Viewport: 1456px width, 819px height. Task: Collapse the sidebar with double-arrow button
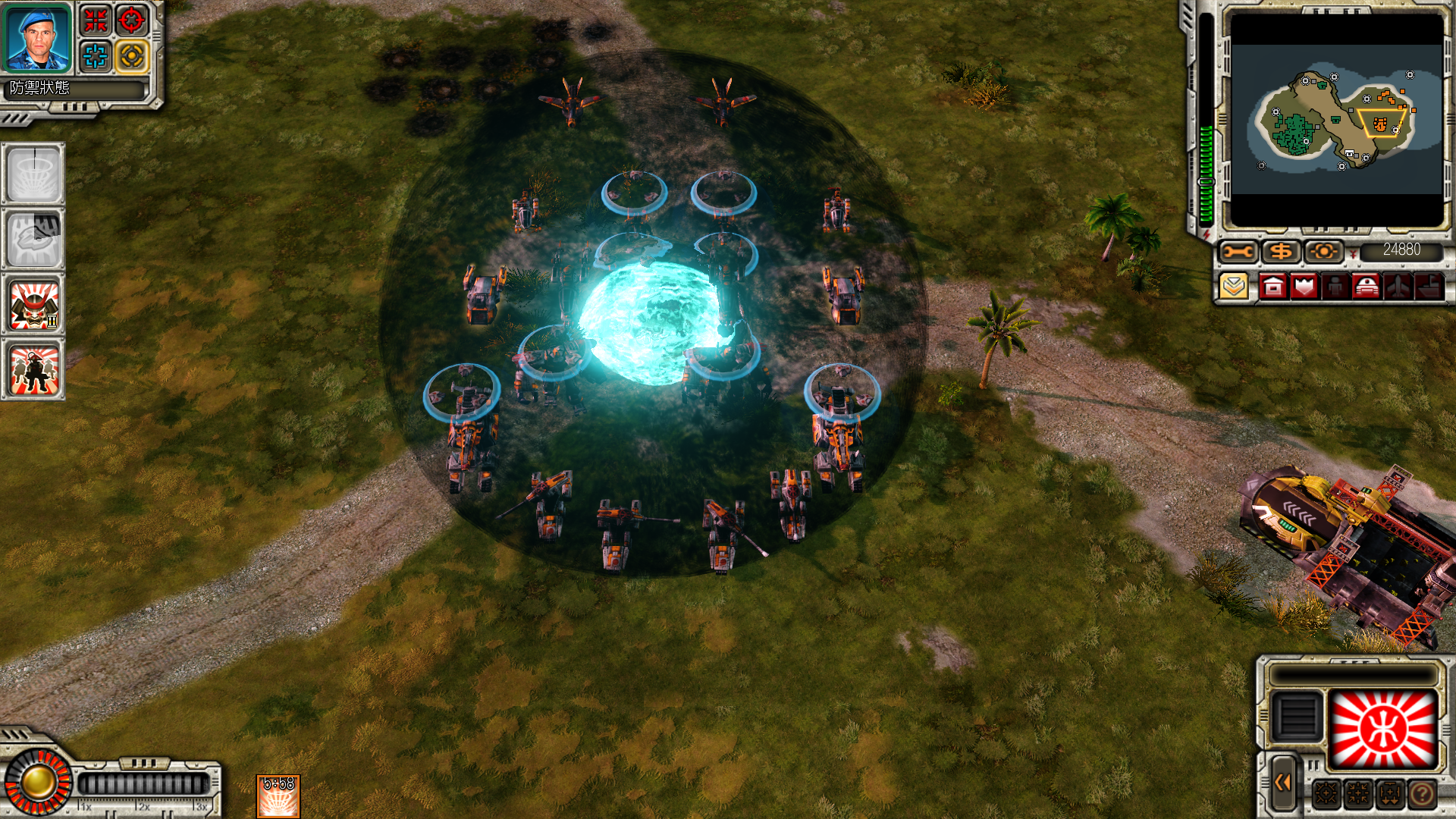[x=1283, y=783]
